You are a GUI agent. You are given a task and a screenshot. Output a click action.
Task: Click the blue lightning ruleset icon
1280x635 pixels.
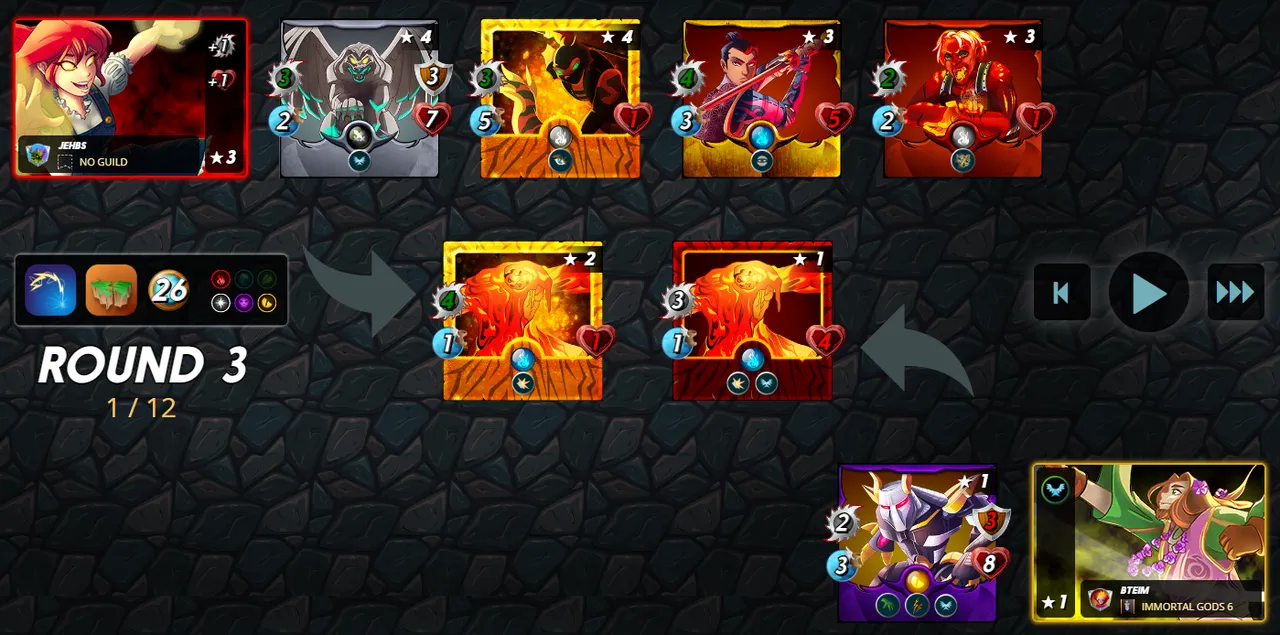coord(51,290)
